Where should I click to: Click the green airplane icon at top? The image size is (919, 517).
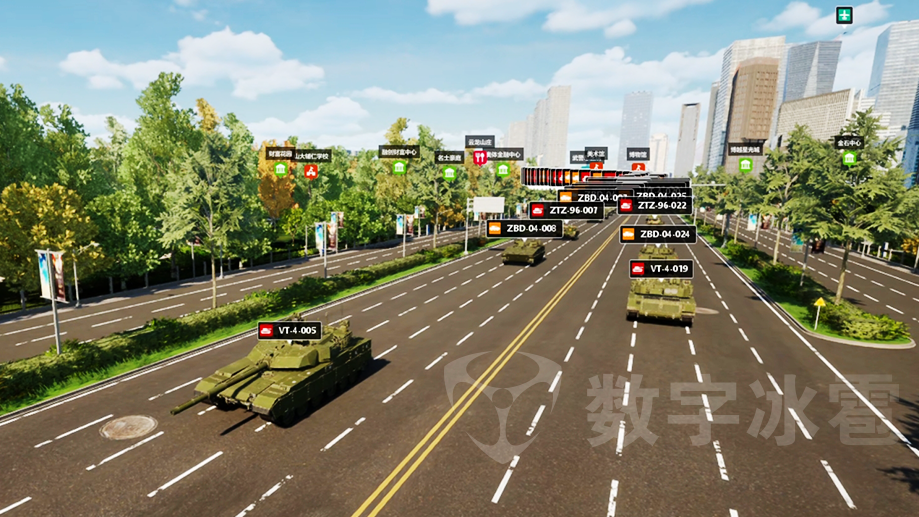[845, 16]
